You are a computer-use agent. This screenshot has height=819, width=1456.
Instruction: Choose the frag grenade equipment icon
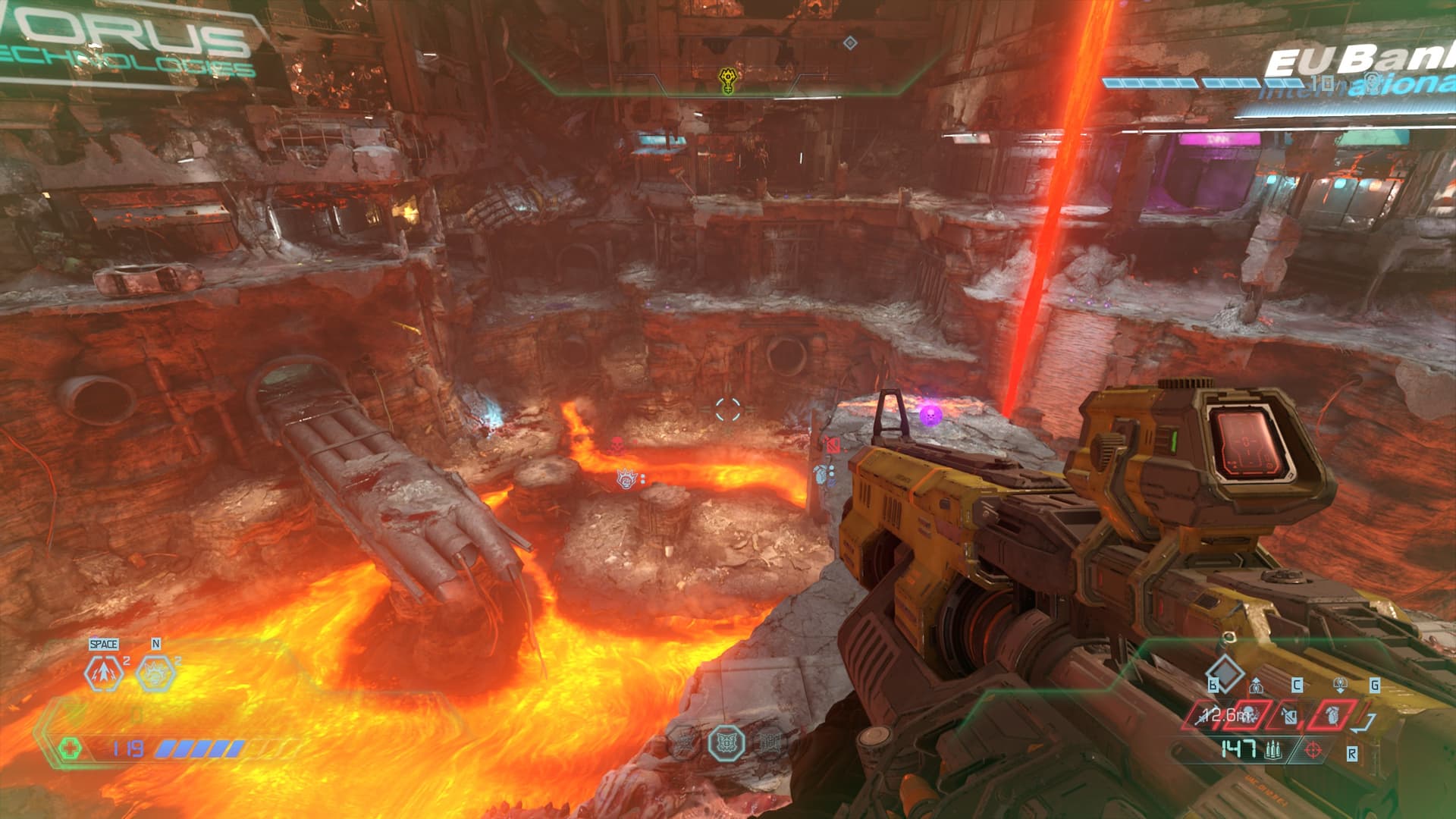click(1331, 715)
